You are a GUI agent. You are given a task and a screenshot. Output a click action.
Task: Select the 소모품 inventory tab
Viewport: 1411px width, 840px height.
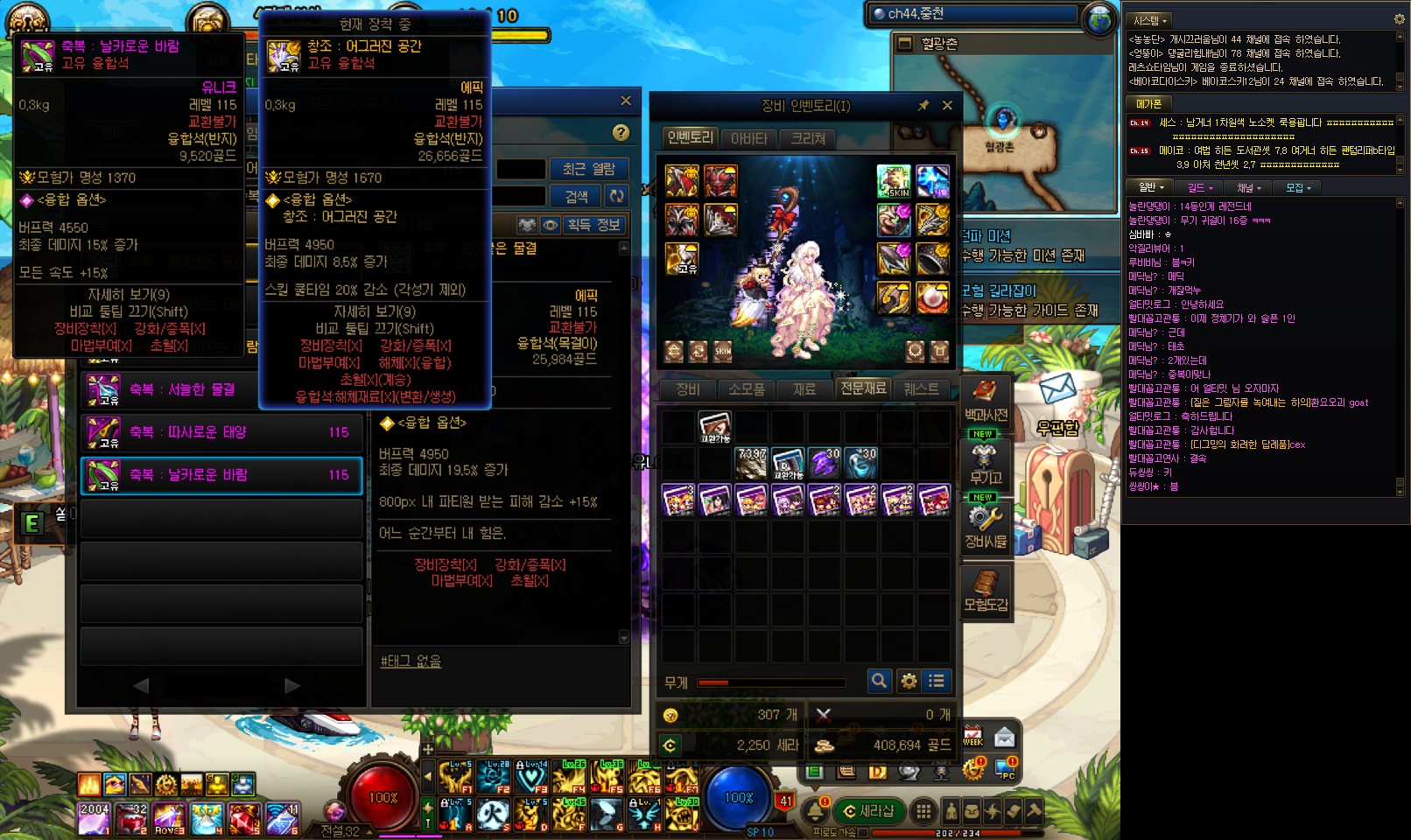coord(746,388)
